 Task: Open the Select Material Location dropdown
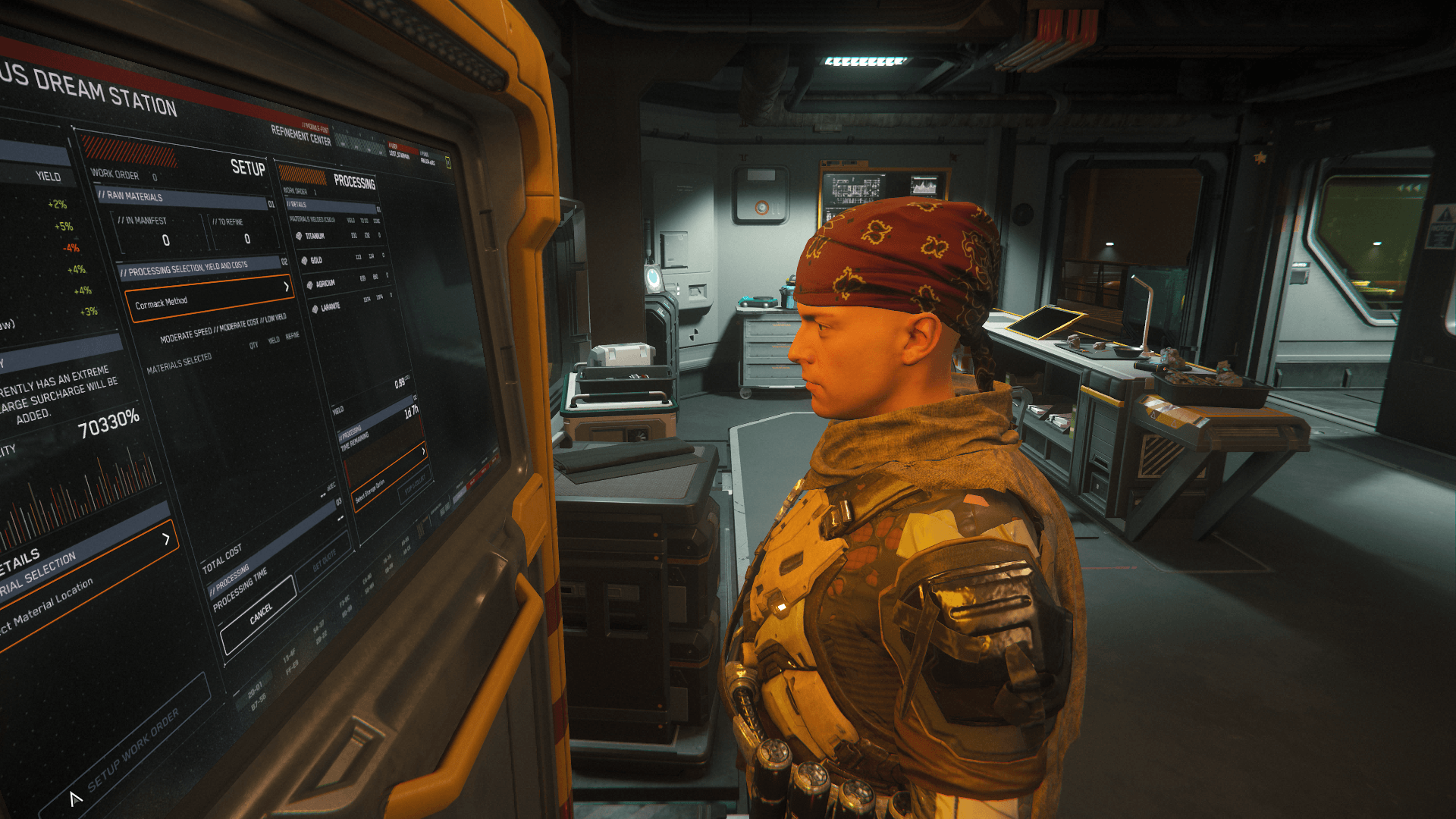tap(83, 588)
